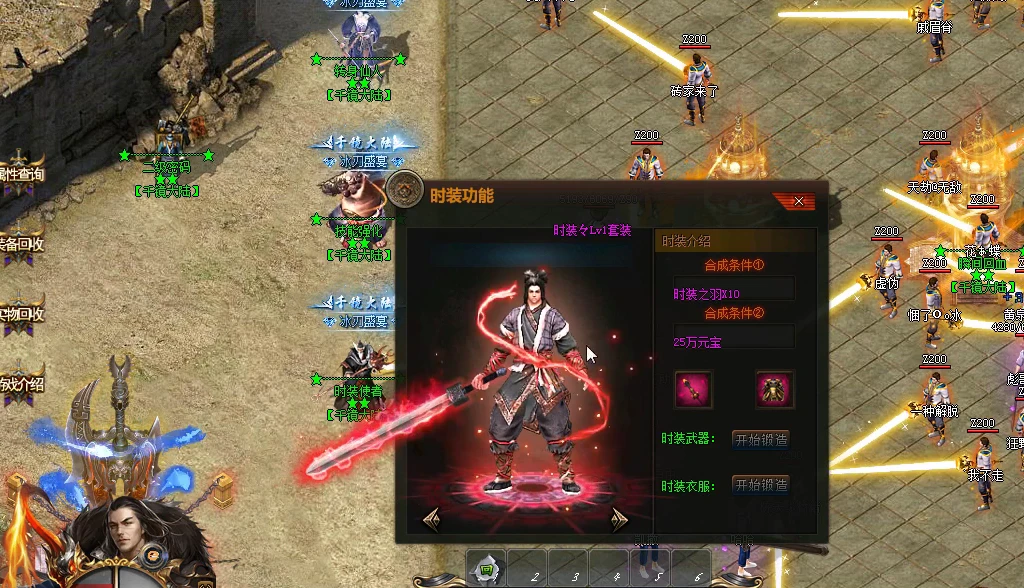This screenshot has height=588, width=1024.
Task: Close the 时装功能 fashion window
Action: pyautogui.click(x=798, y=201)
